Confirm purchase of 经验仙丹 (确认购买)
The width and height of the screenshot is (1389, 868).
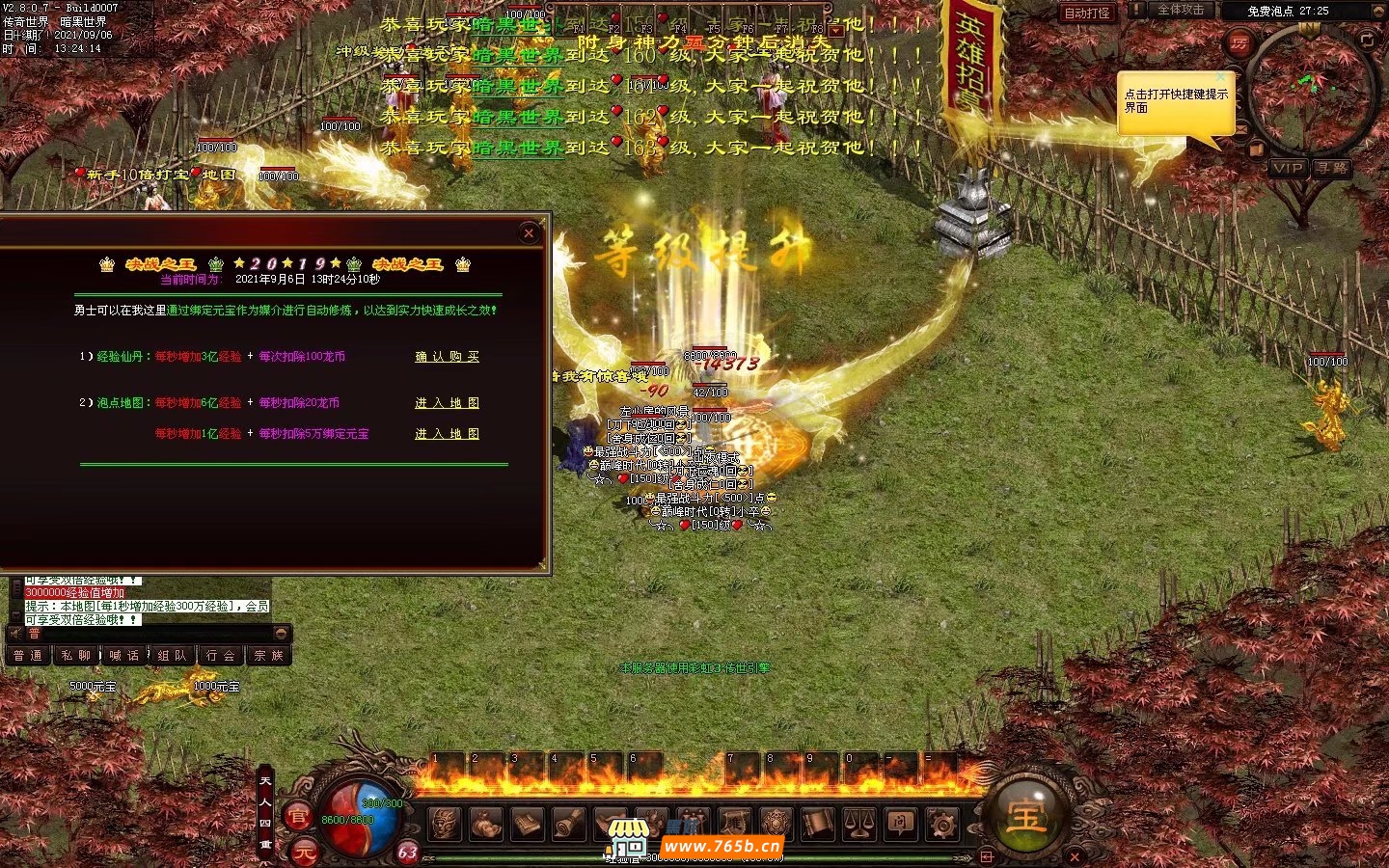(447, 357)
